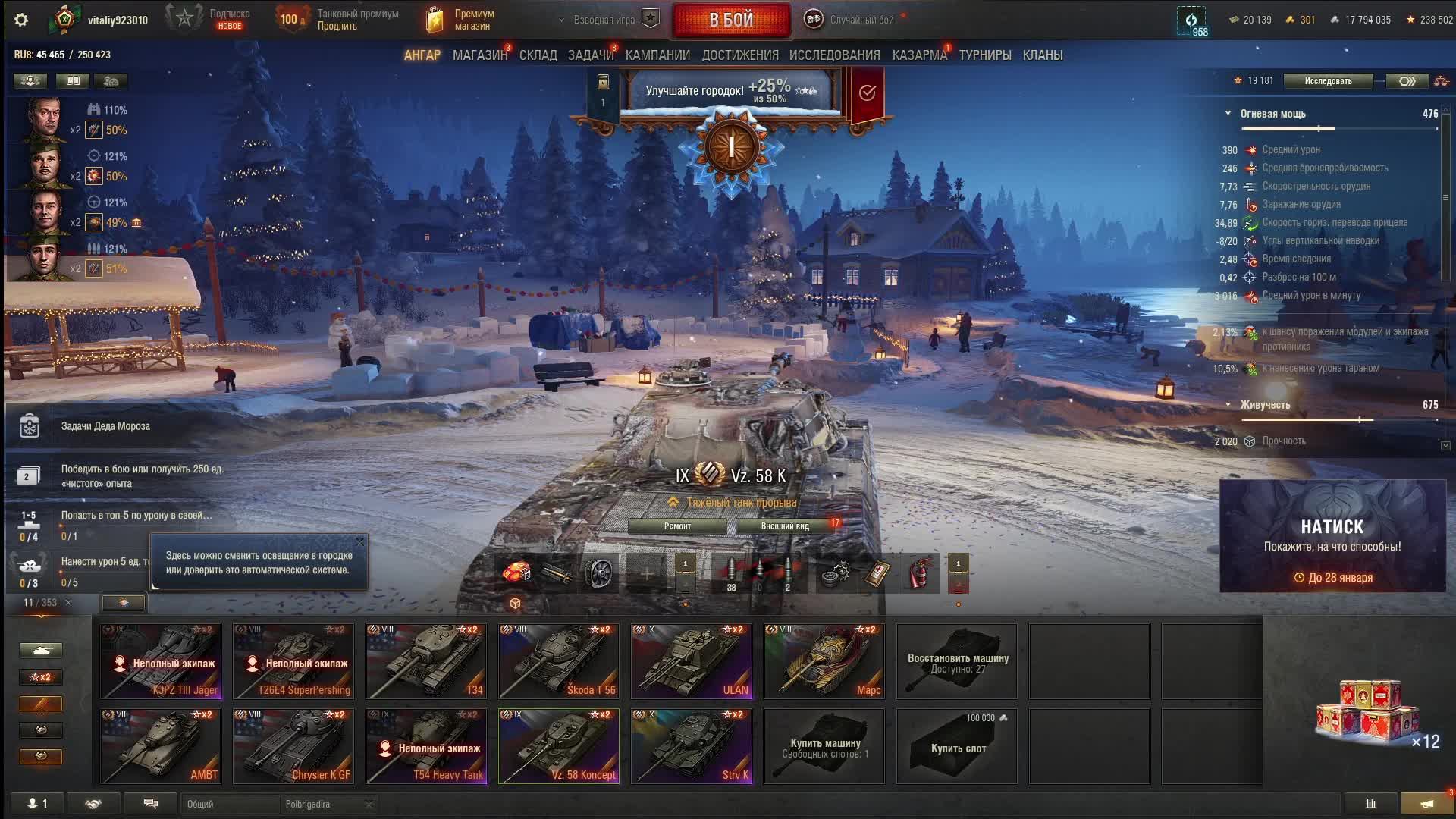Open the НАТИСК event banner
The width and height of the screenshot is (1456, 819).
click(x=1332, y=535)
